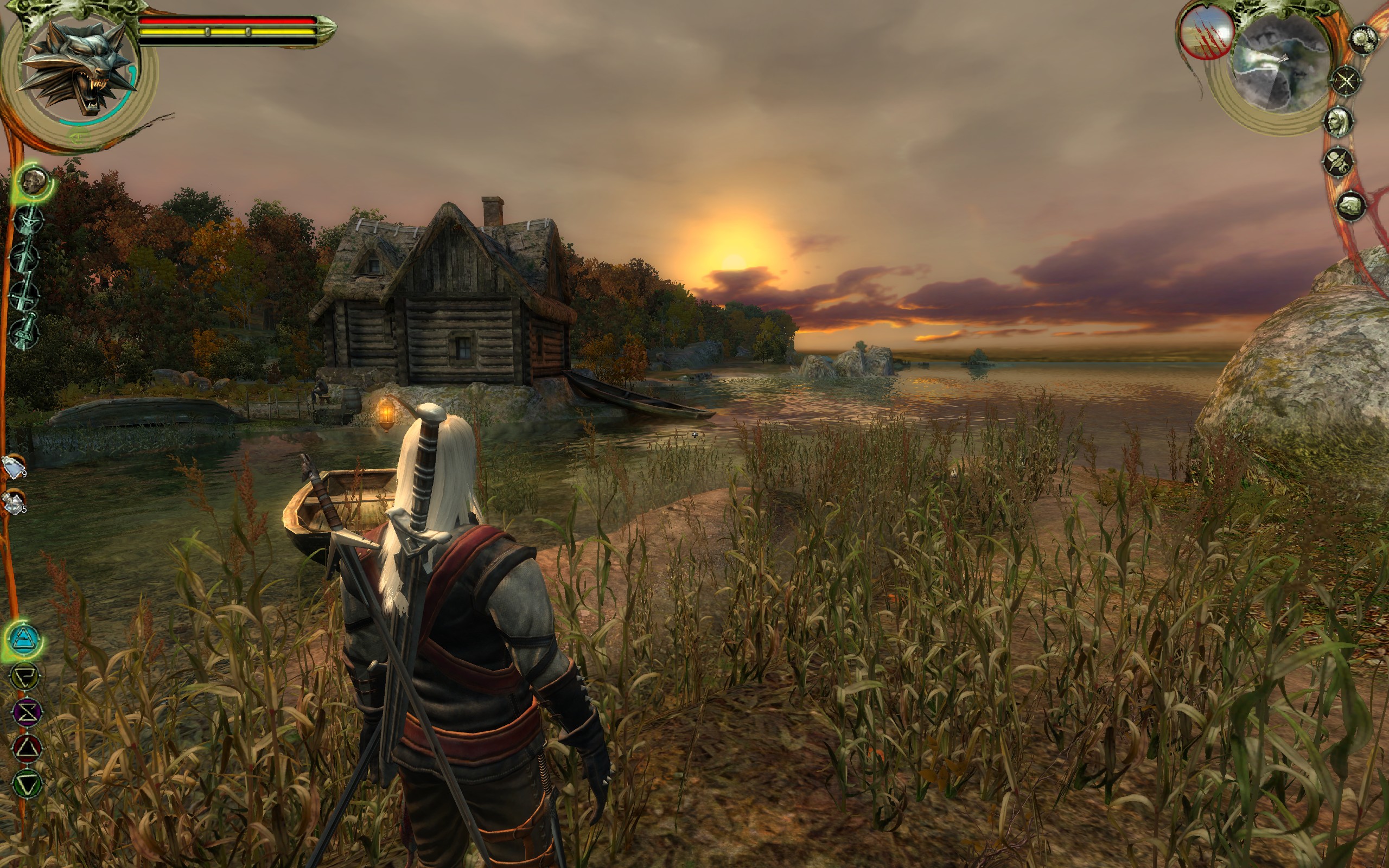Select the blue Aard sign

[x=24, y=638]
